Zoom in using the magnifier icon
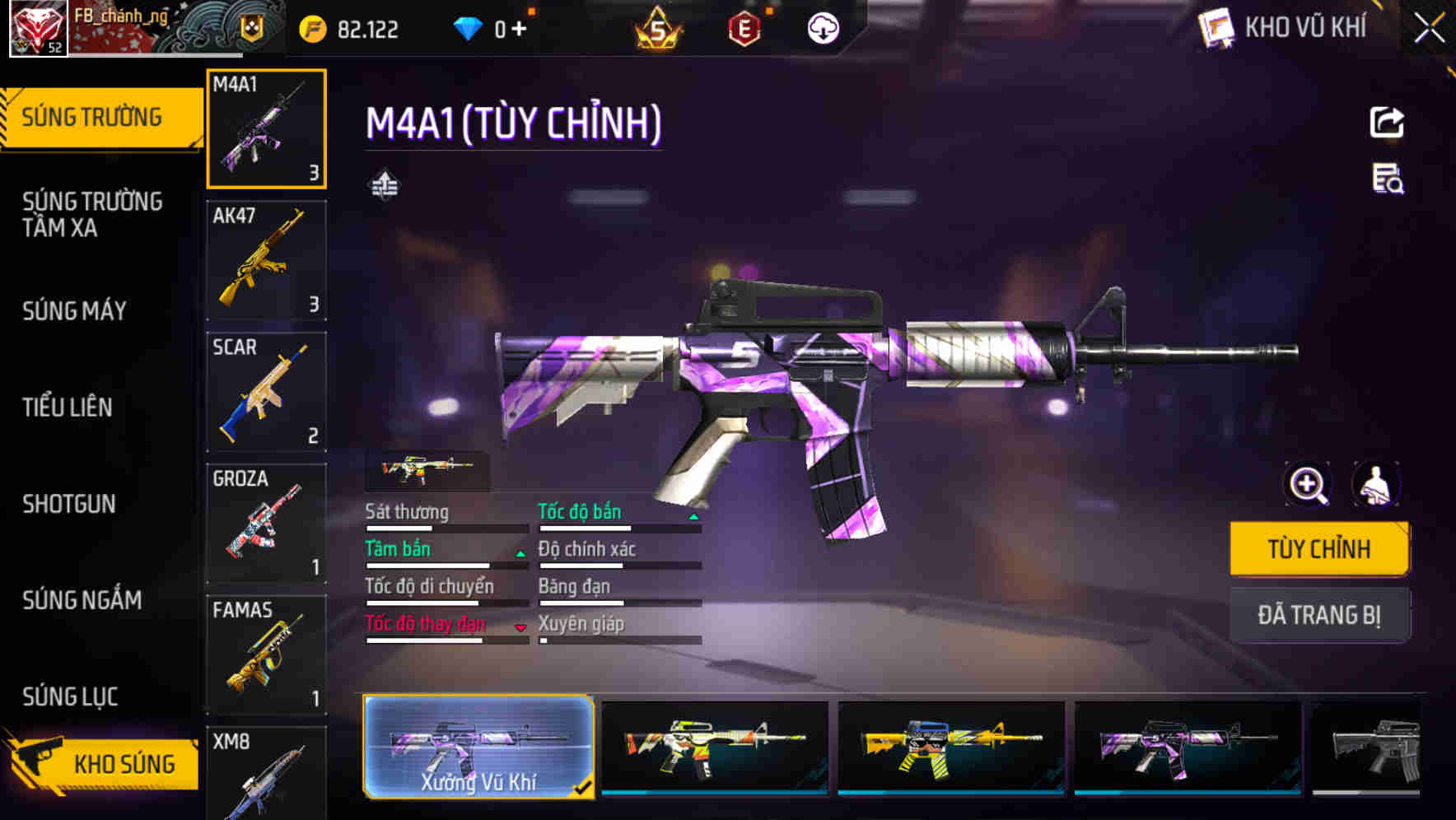The width and height of the screenshot is (1456, 820). coord(1308,485)
